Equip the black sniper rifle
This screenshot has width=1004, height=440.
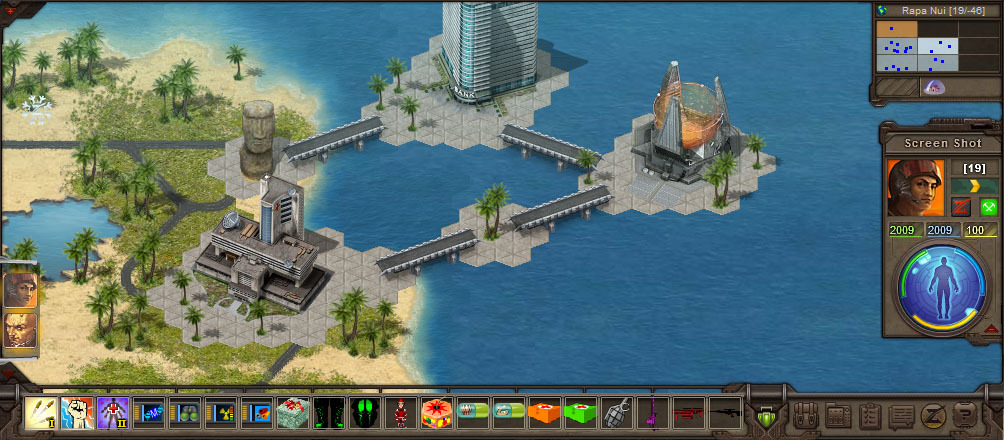click(724, 412)
